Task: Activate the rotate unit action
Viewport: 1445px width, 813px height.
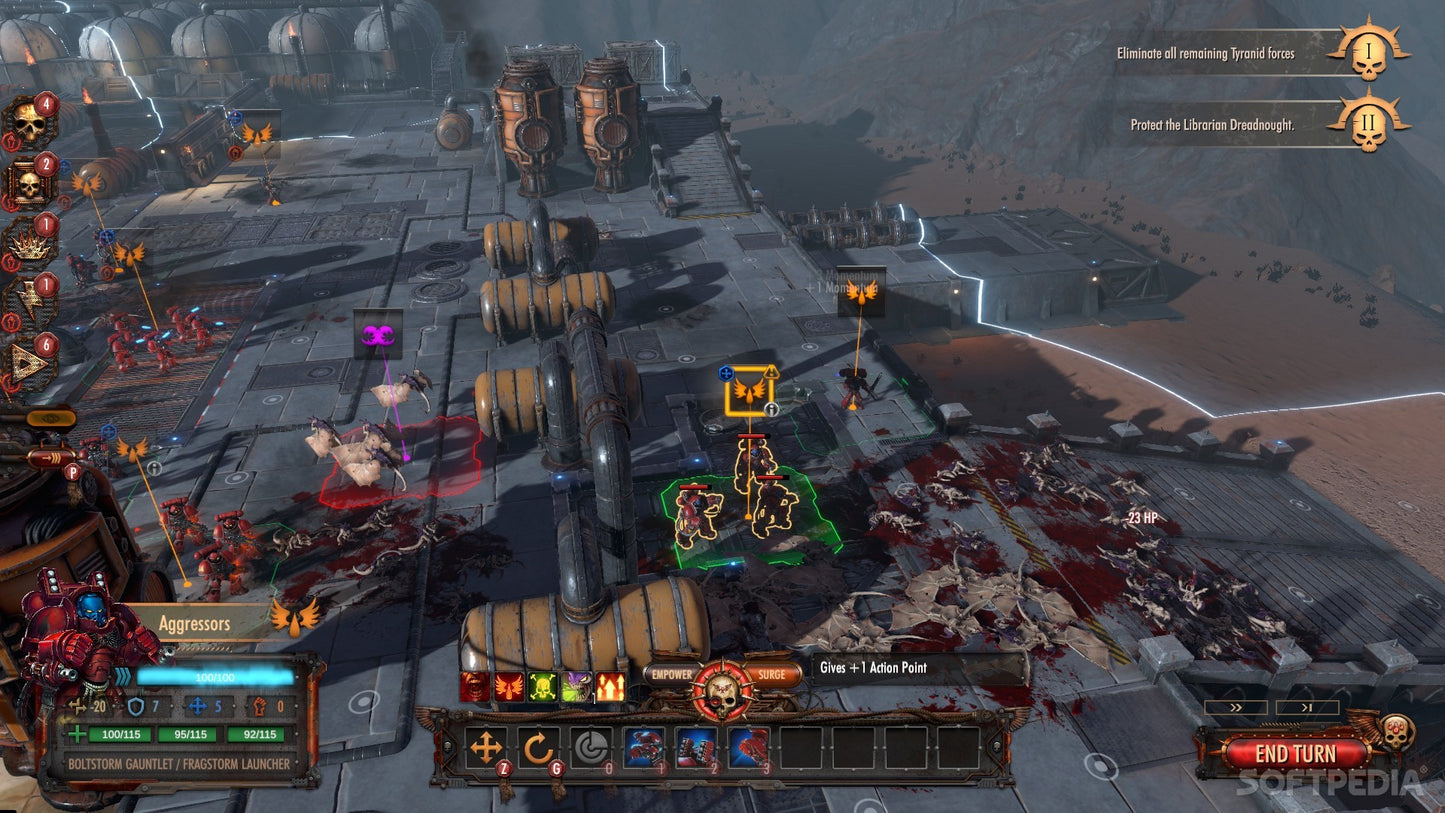Action: click(540, 745)
